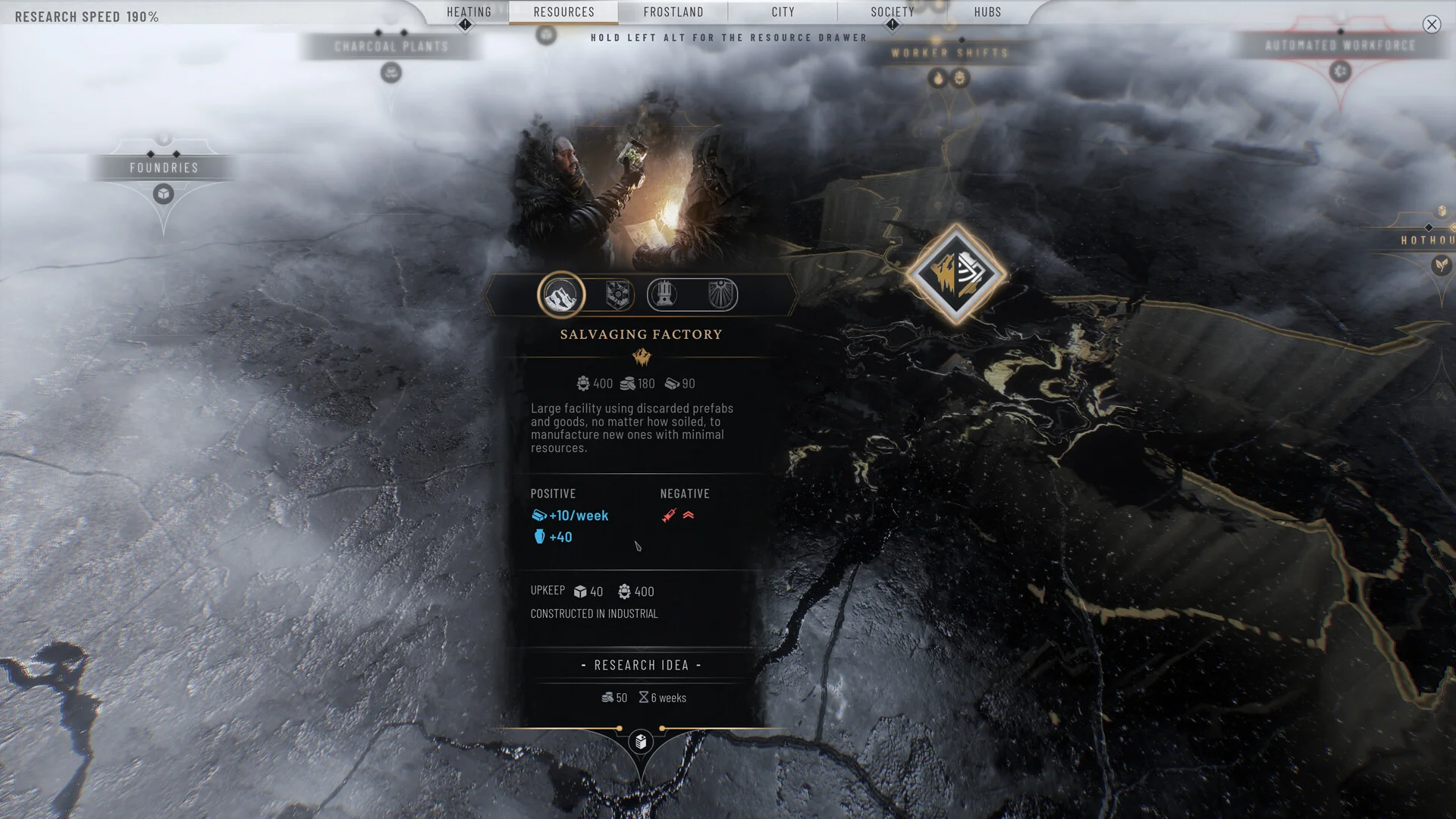Click the Hothouses node at the right edge

[x=1427, y=240]
